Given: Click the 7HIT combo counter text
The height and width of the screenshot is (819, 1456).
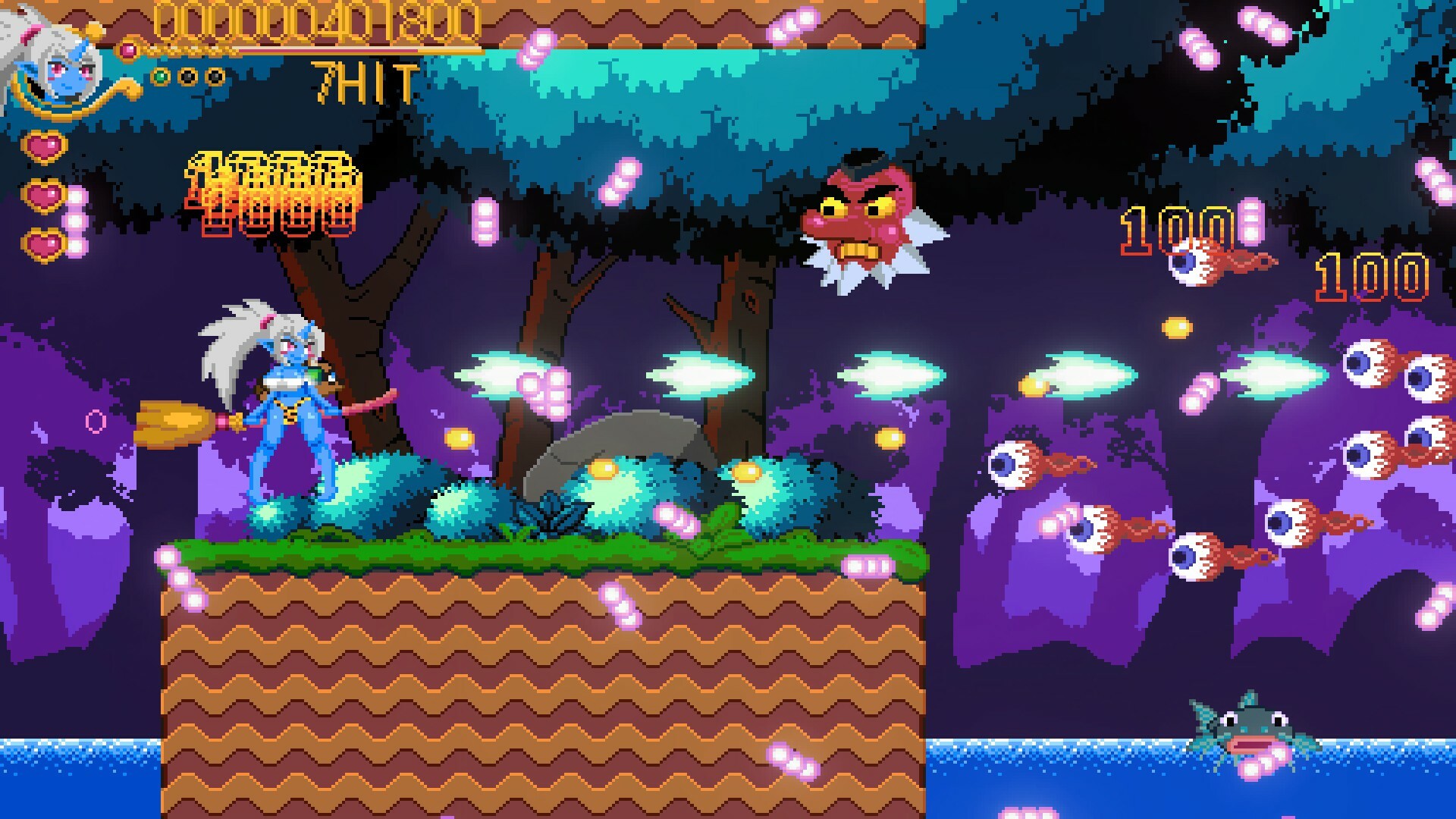Looking at the screenshot, I should point(364,81).
